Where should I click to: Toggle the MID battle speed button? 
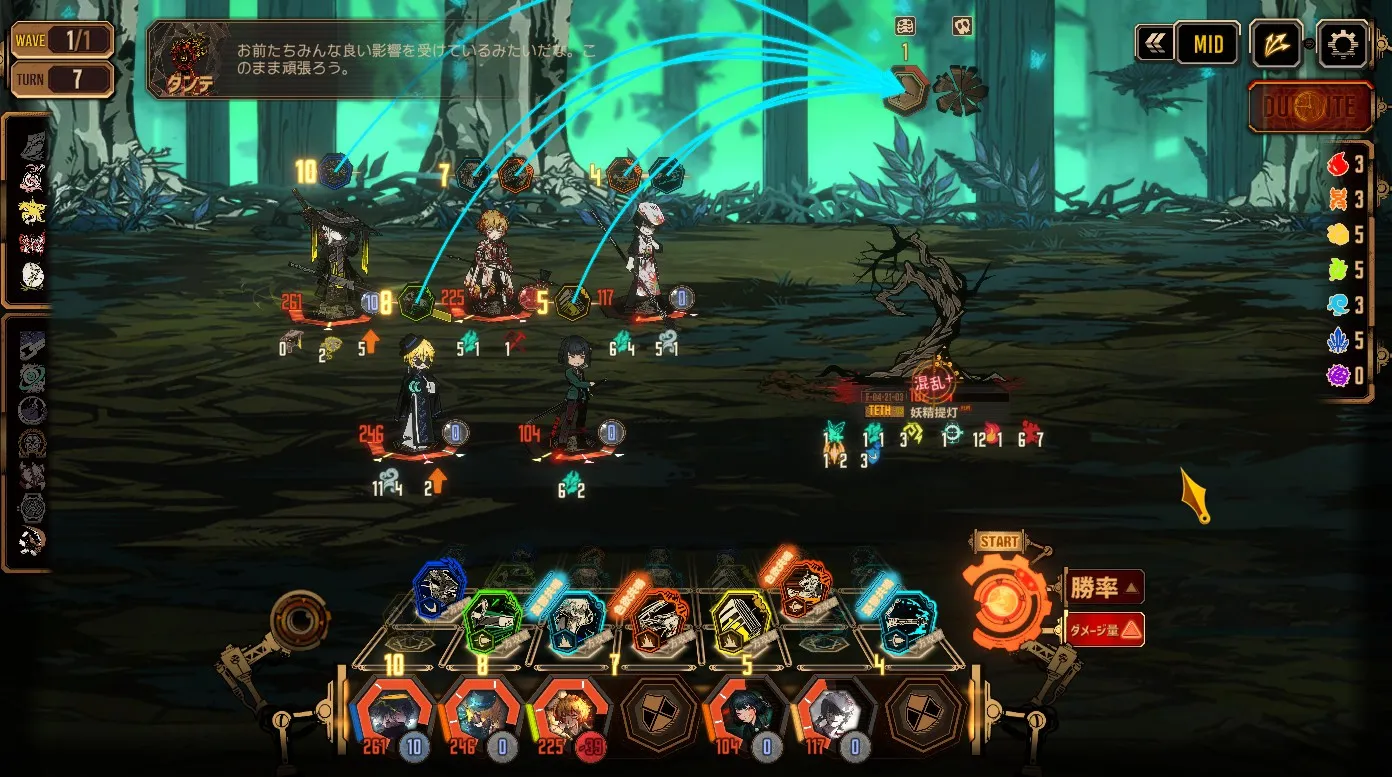(1208, 44)
